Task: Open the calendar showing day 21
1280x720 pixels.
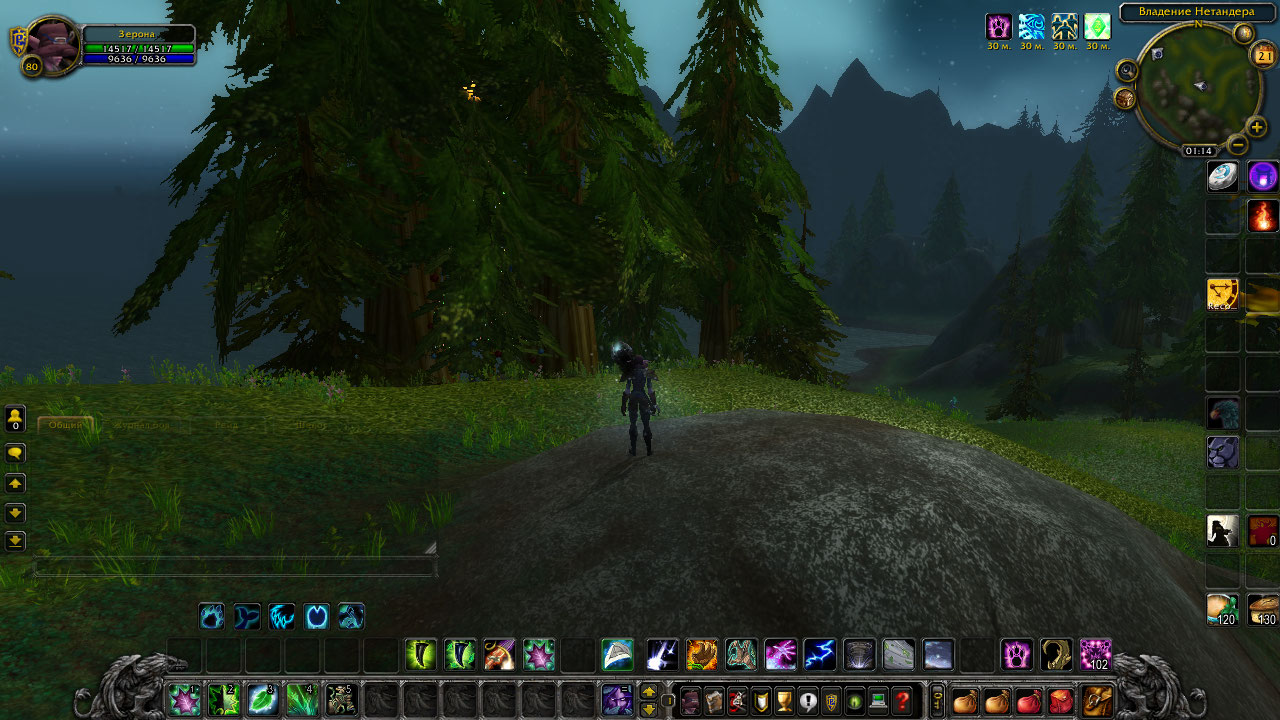Action: pyautogui.click(x=1262, y=56)
